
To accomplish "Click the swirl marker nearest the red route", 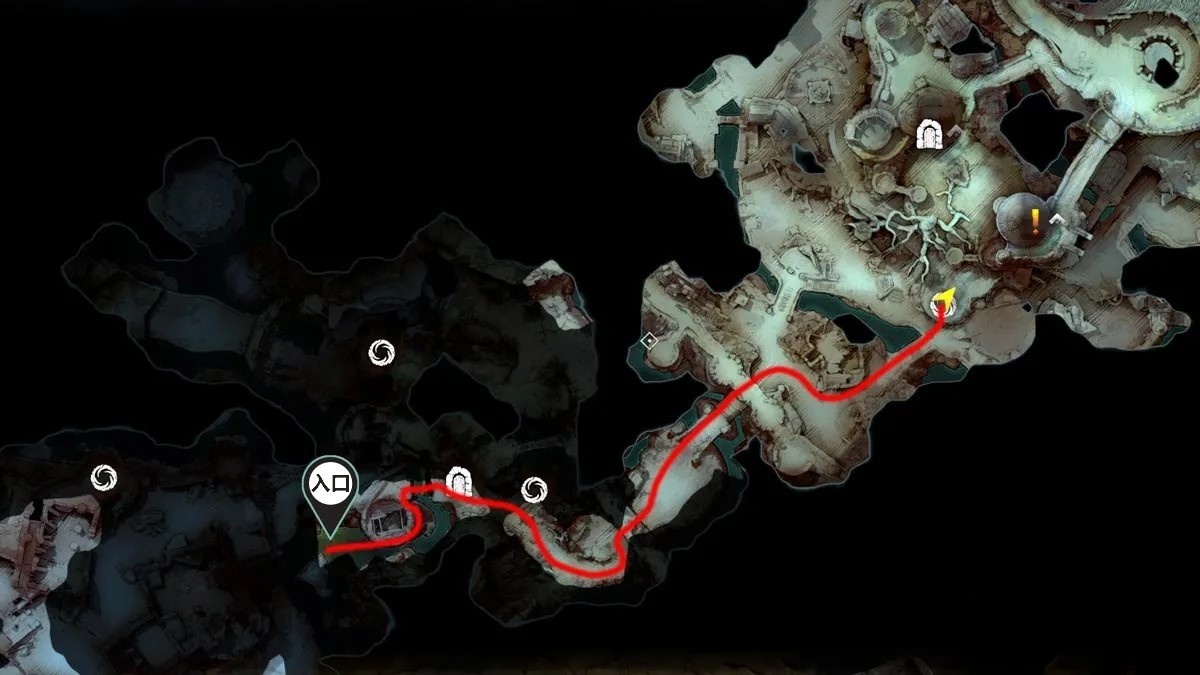I will [x=533, y=488].
